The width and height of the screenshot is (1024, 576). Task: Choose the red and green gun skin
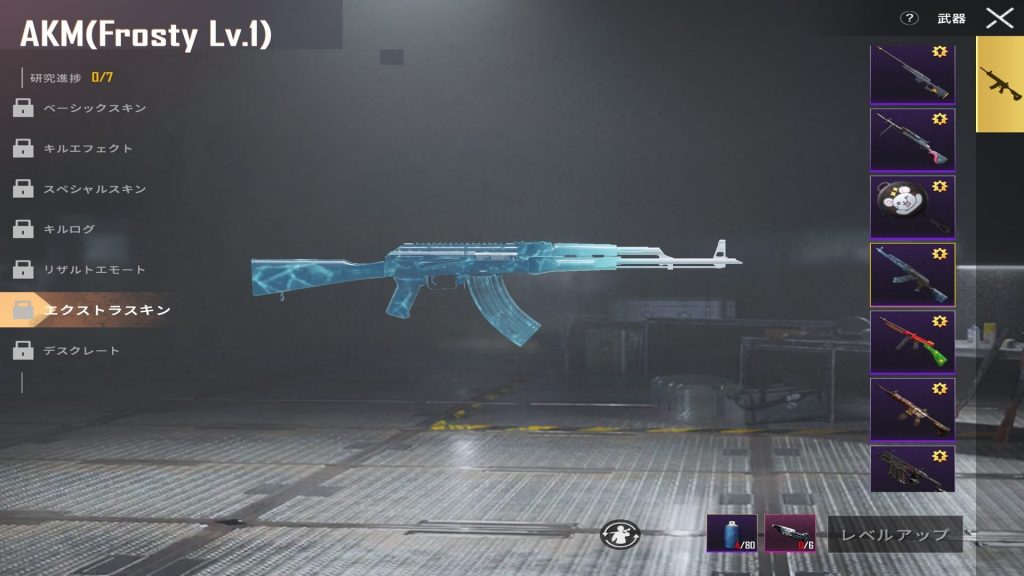[x=912, y=342]
